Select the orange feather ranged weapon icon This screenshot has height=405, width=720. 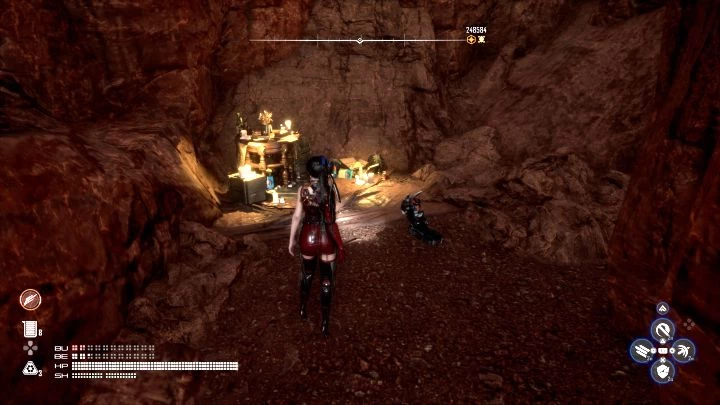(31, 299)
